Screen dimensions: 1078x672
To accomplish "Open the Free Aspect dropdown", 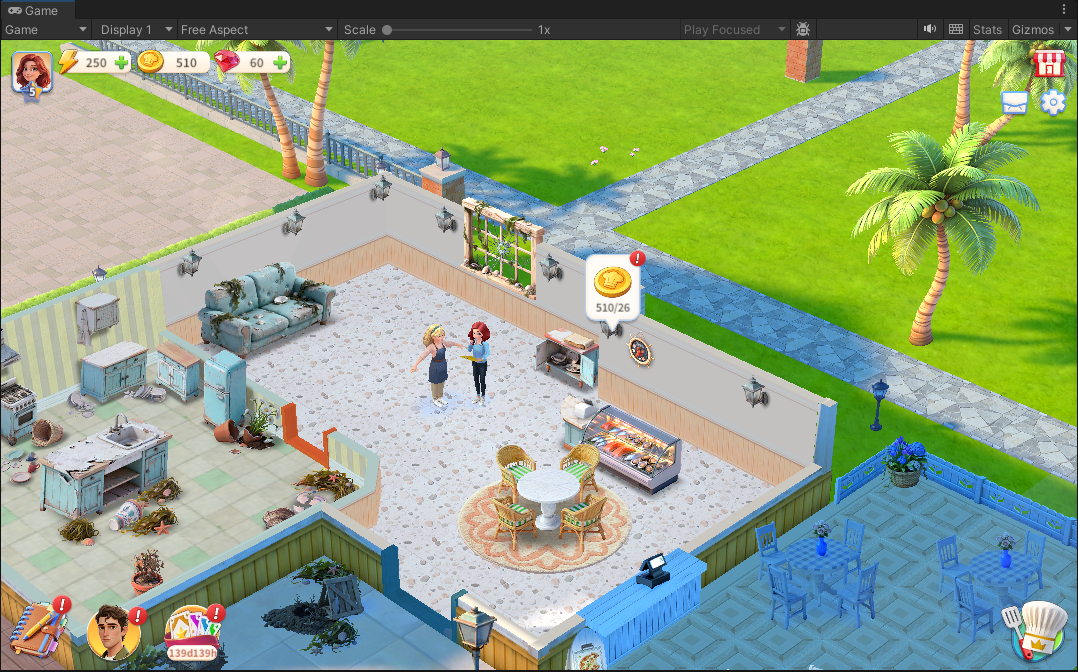I will click(x=257, y=30).
